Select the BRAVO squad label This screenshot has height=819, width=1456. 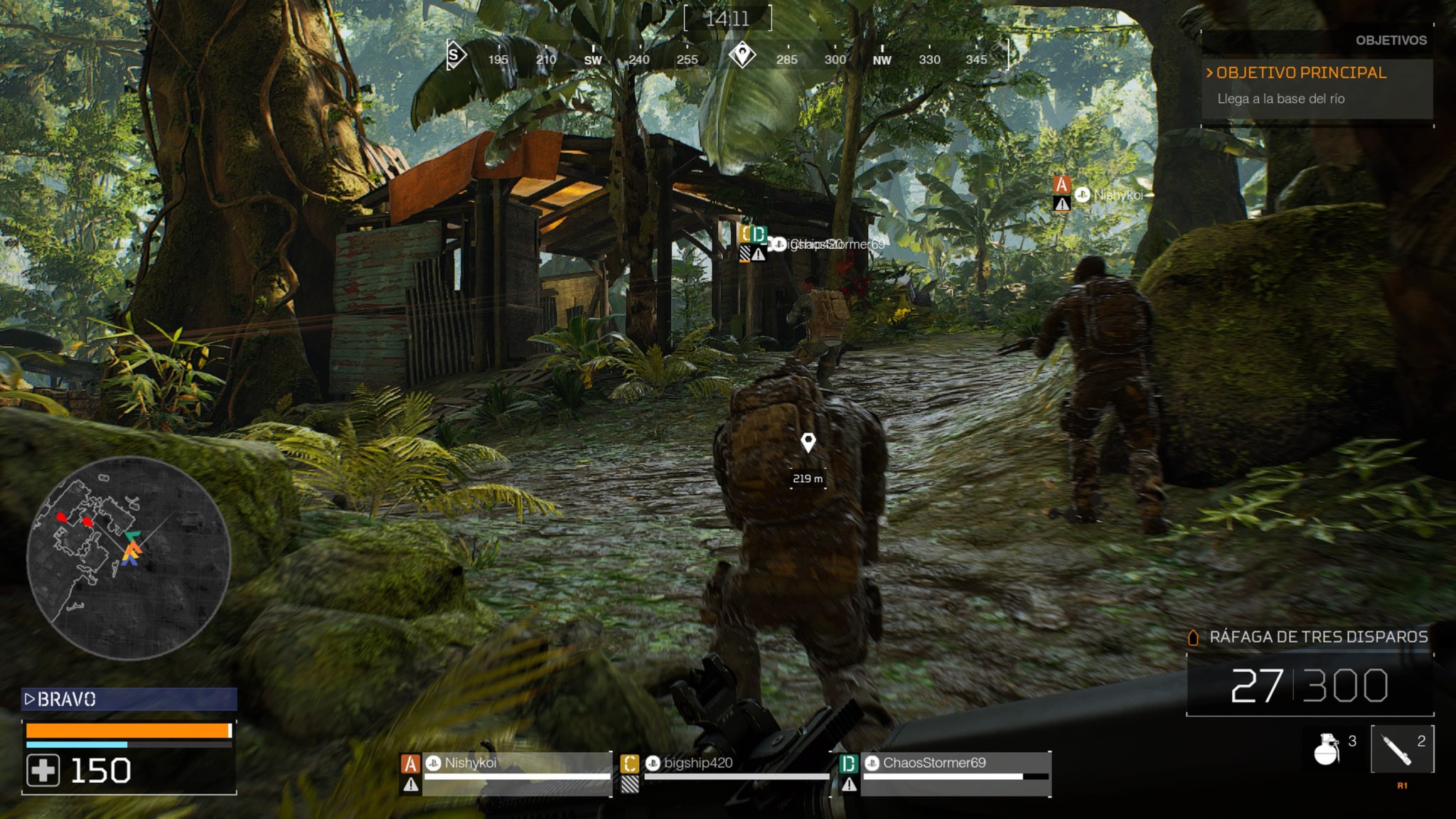tap(129, 699)
